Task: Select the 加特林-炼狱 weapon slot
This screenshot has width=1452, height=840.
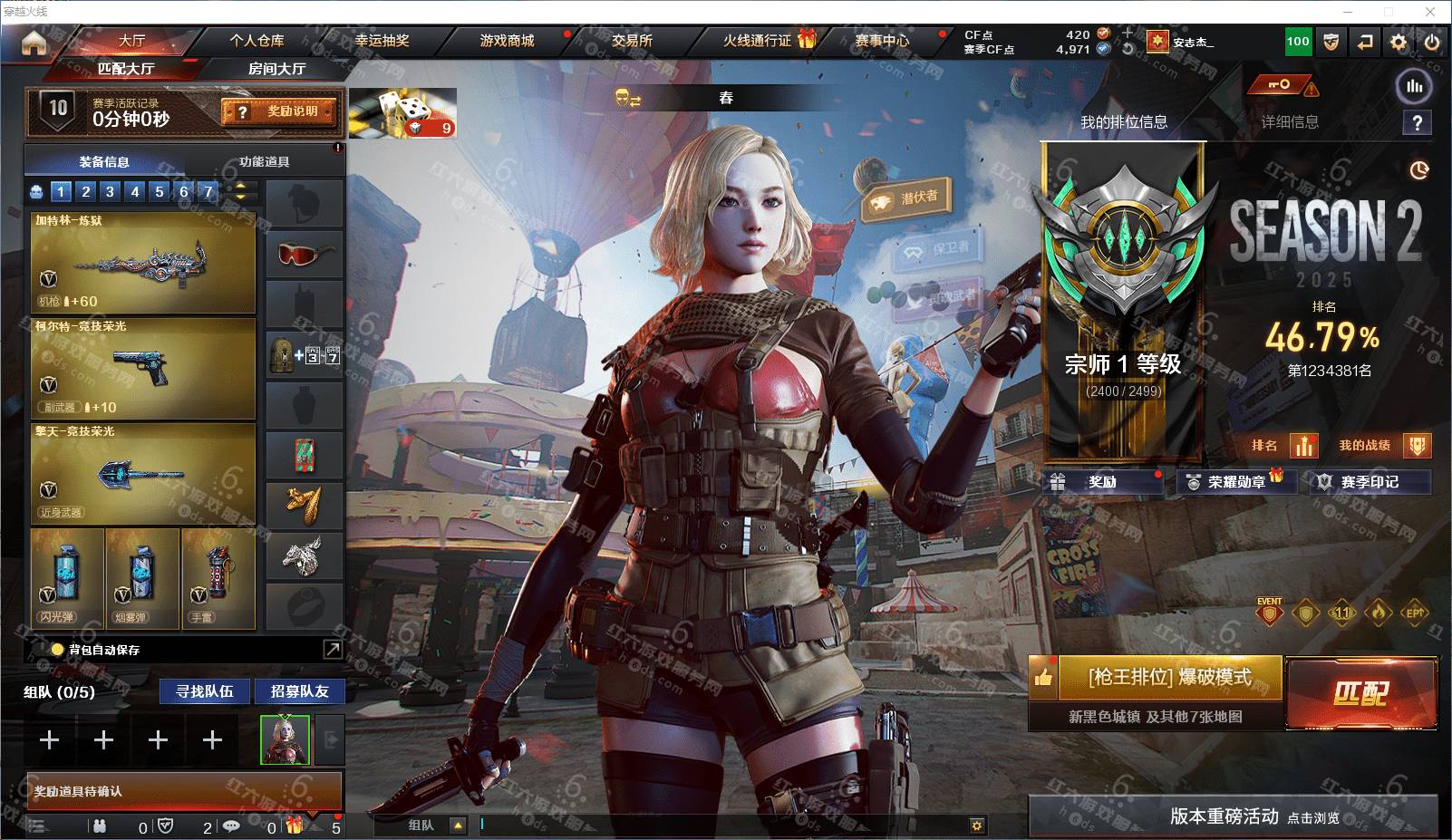Action: 143,264
